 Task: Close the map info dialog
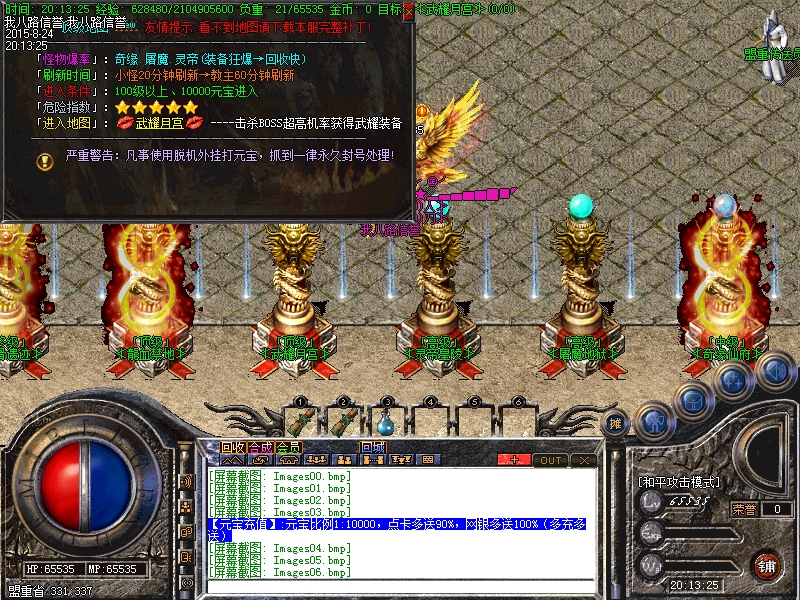[x=407, y=13]
